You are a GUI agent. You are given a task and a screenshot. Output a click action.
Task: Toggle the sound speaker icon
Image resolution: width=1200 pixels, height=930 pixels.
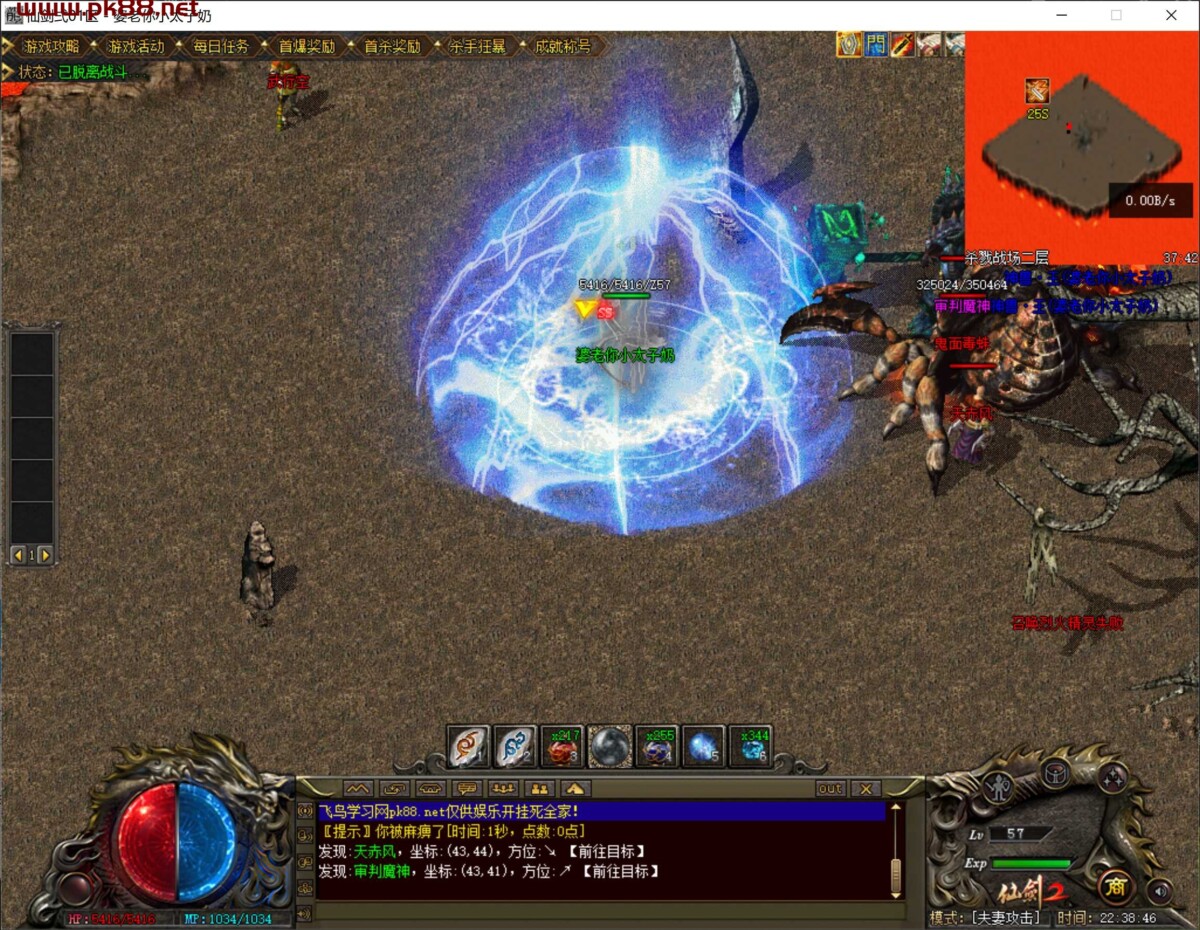tap(1160, 889)
